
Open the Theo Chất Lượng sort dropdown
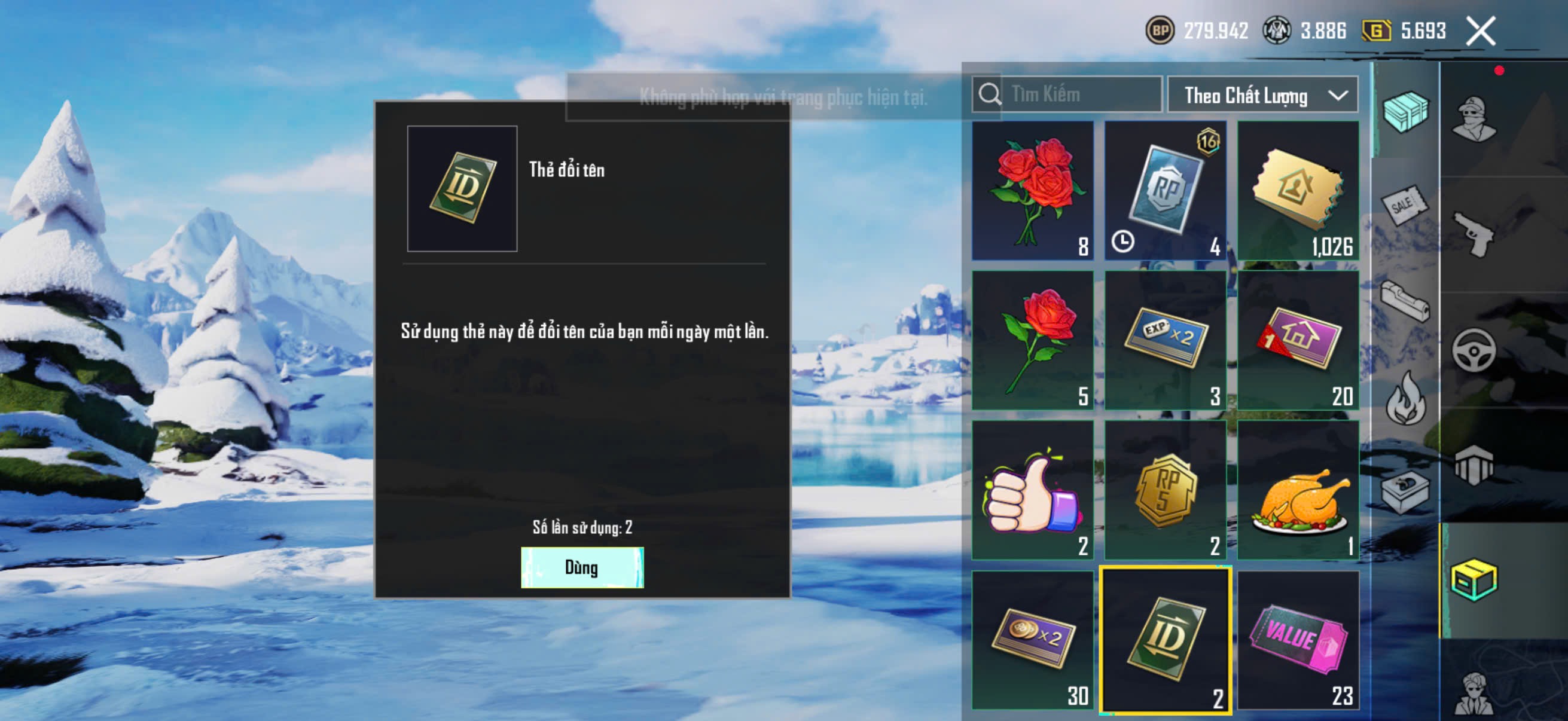click(x=1262, y=95)
